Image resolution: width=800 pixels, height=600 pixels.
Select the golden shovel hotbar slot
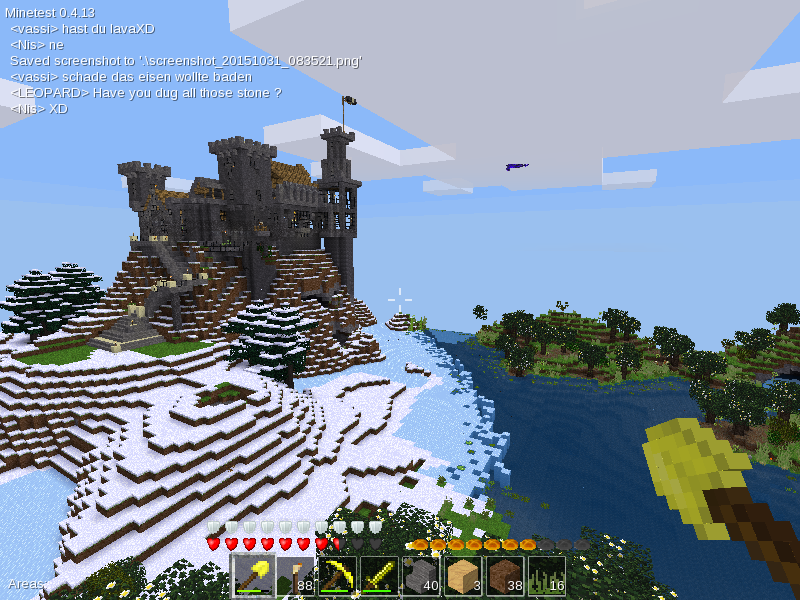(x=254, y=576)
